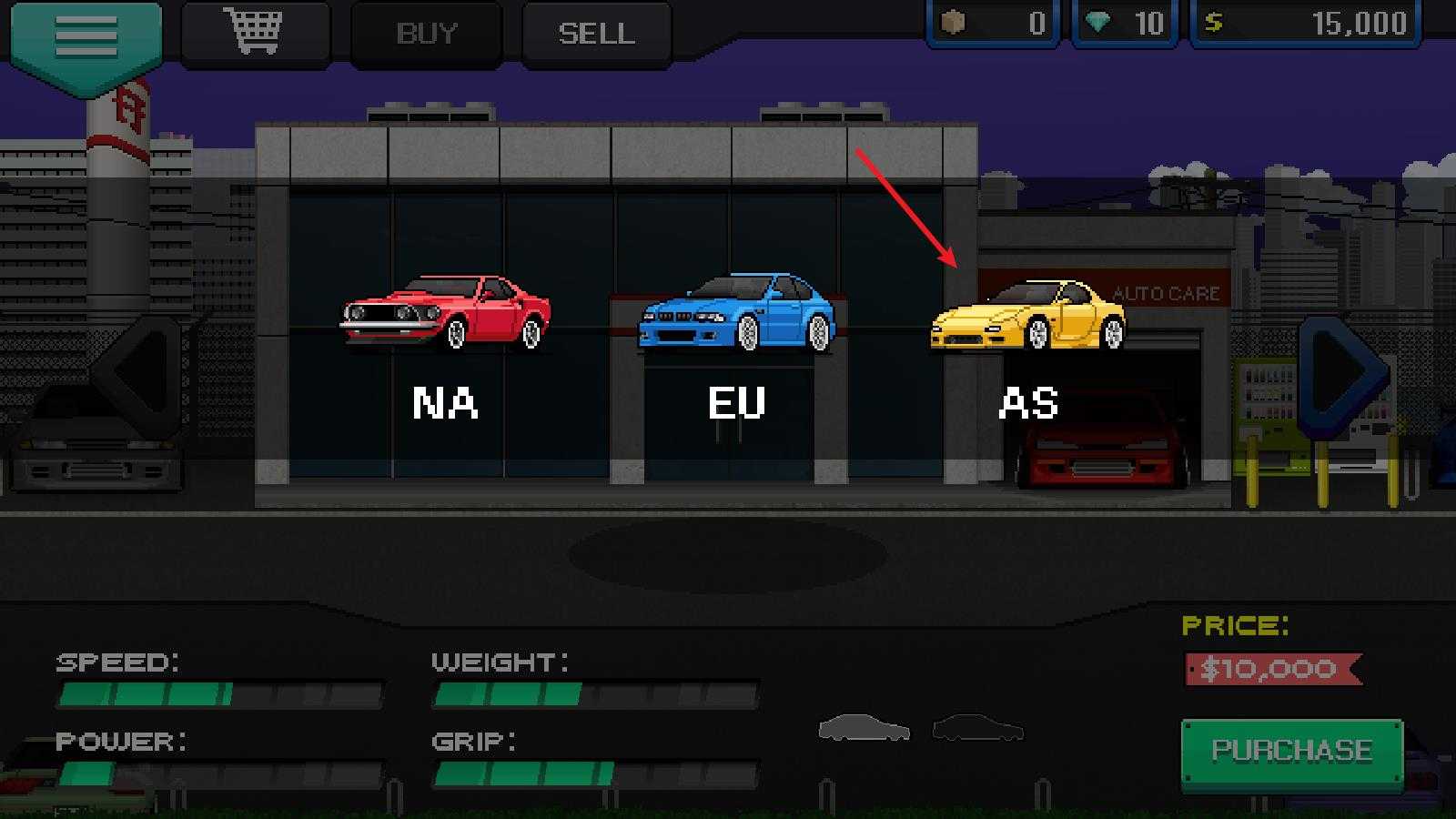
Task: Choose the blue EU car
Action: coord(736,314)
